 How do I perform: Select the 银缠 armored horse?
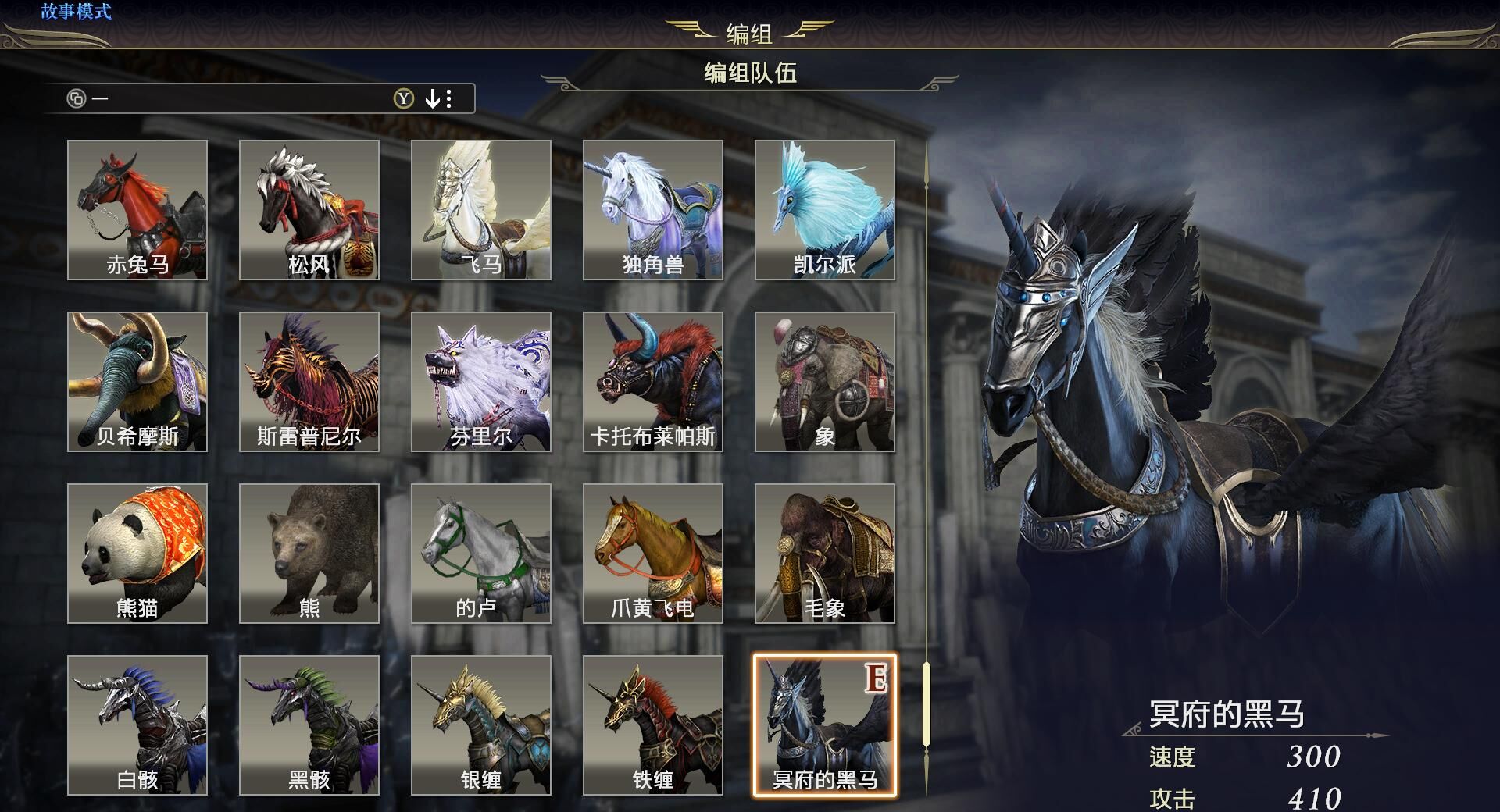pos(481,725)
